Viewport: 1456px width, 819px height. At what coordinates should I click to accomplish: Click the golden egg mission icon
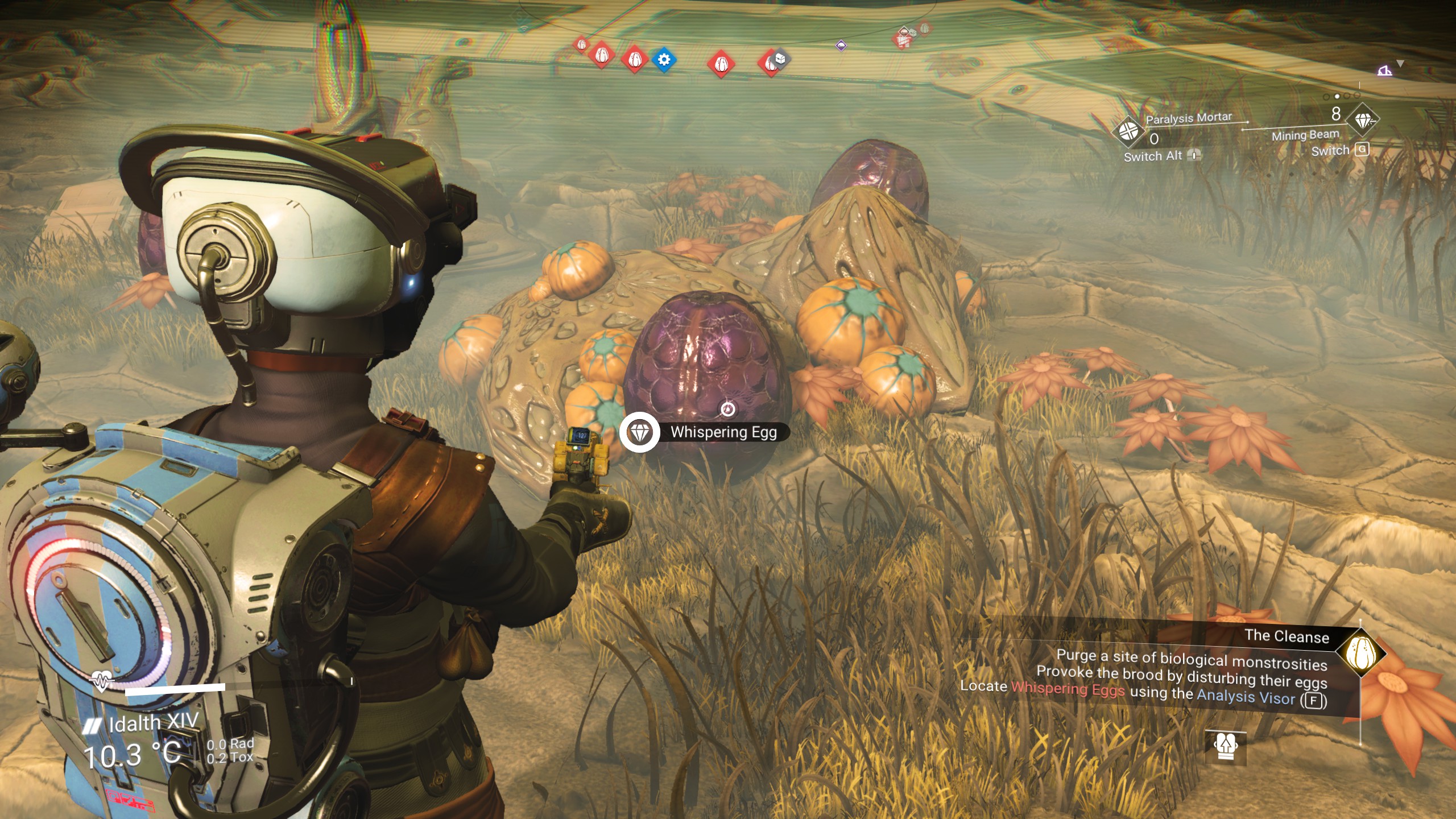[x=1361, y=653]
